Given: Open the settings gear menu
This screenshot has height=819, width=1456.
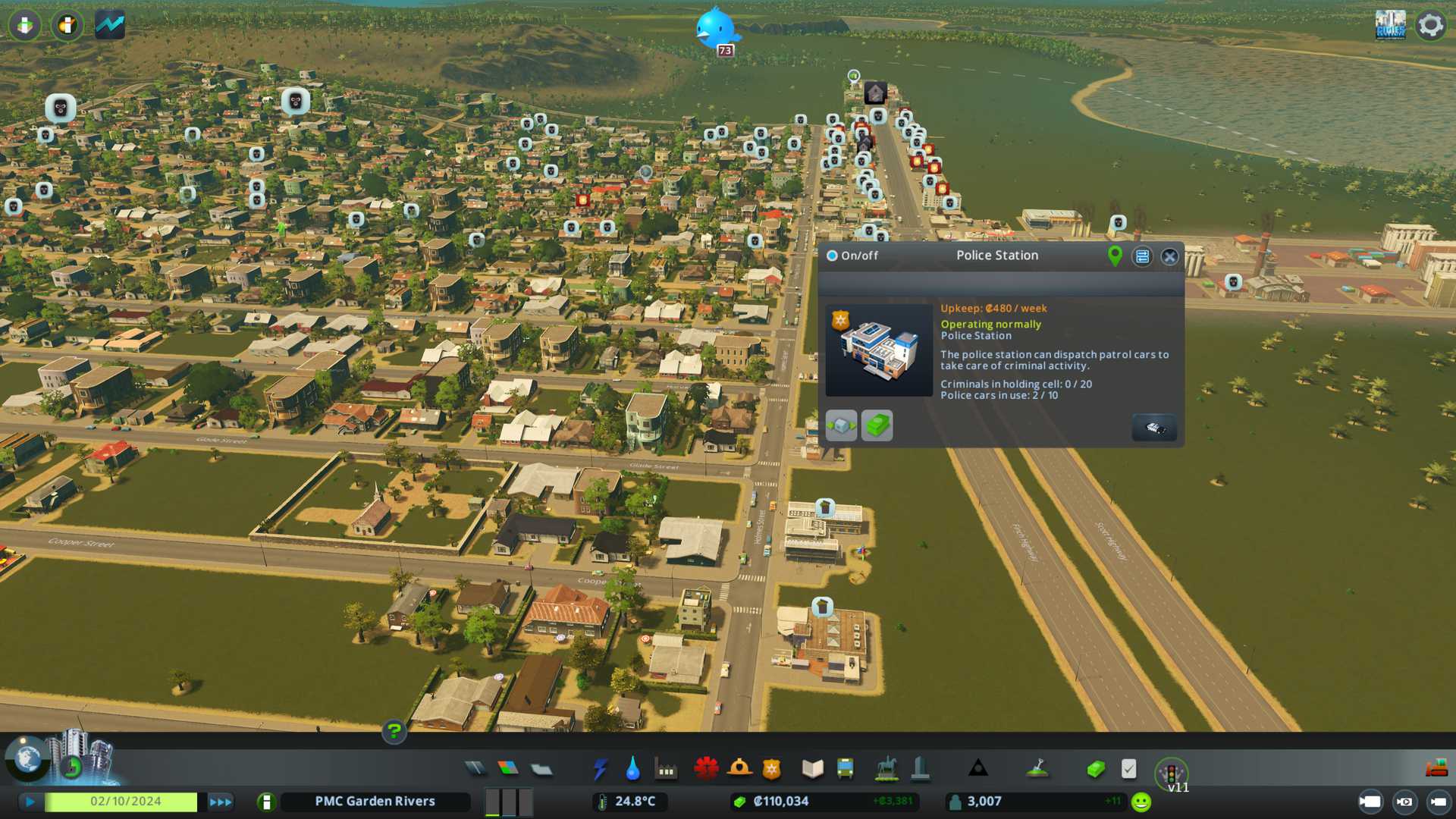Looking at the screenshot, I should [1431, 25].
